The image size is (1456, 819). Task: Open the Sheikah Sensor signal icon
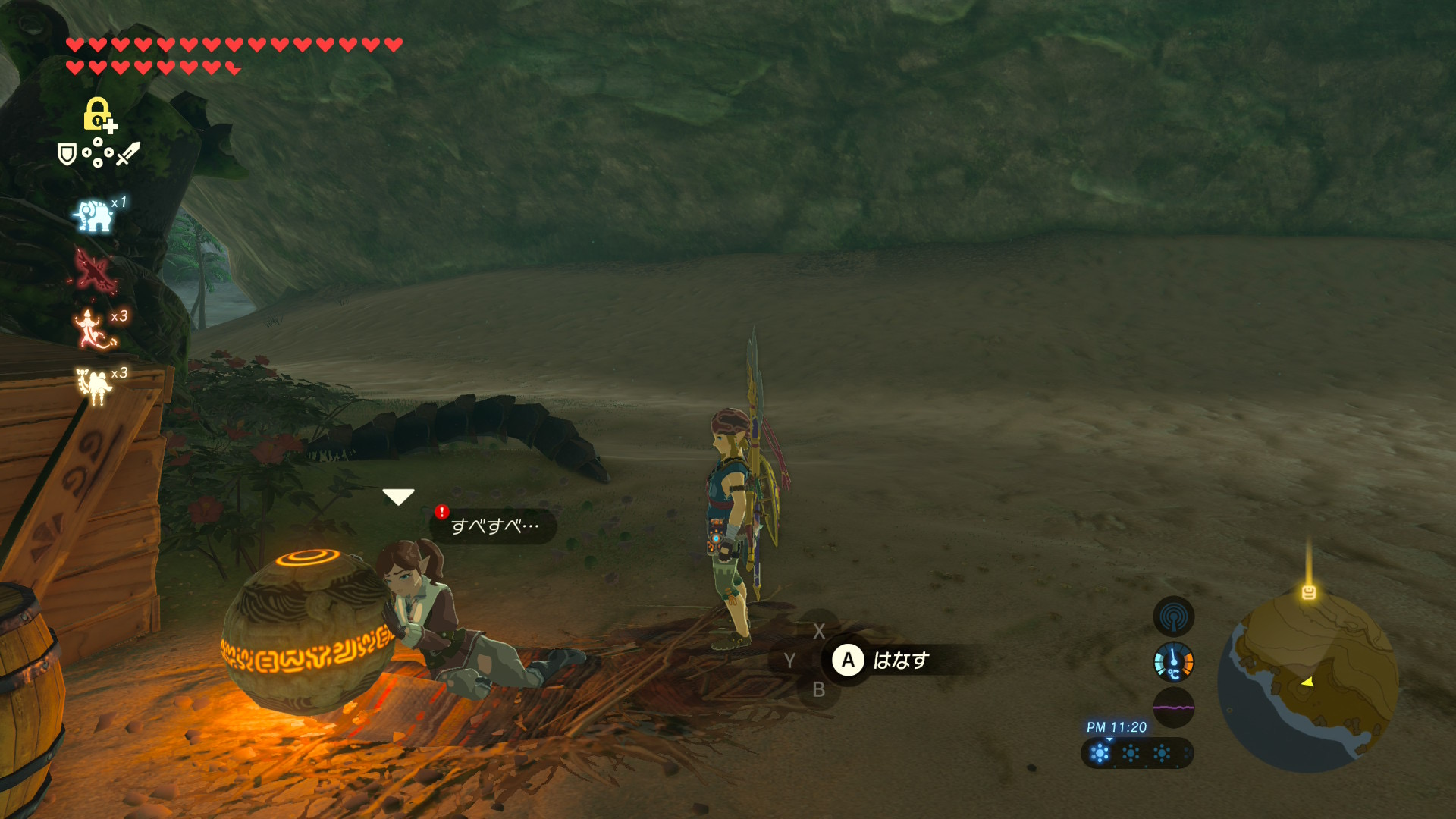pos(1173,617)
